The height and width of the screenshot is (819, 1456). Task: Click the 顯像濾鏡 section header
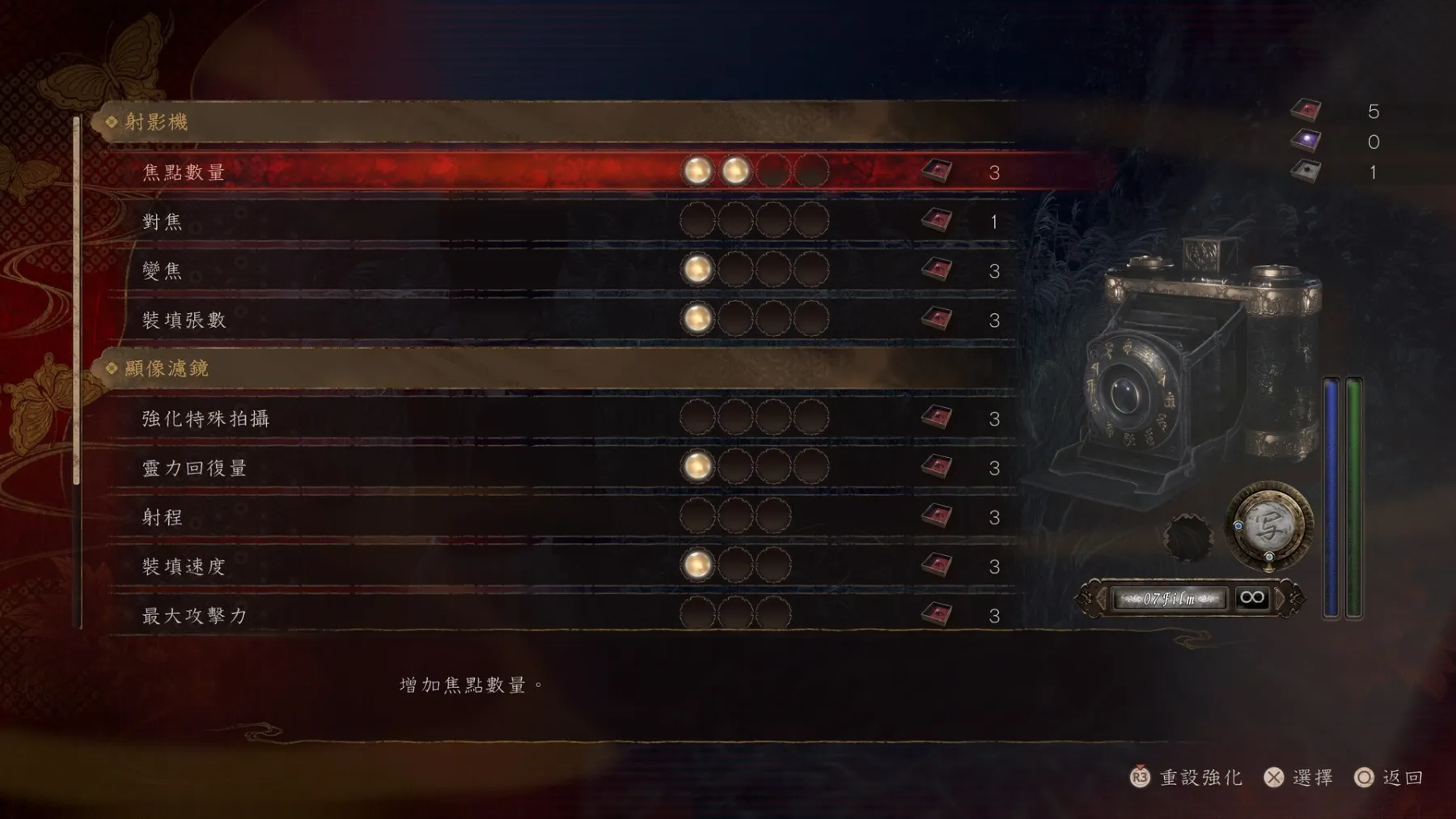click(167, 369)
